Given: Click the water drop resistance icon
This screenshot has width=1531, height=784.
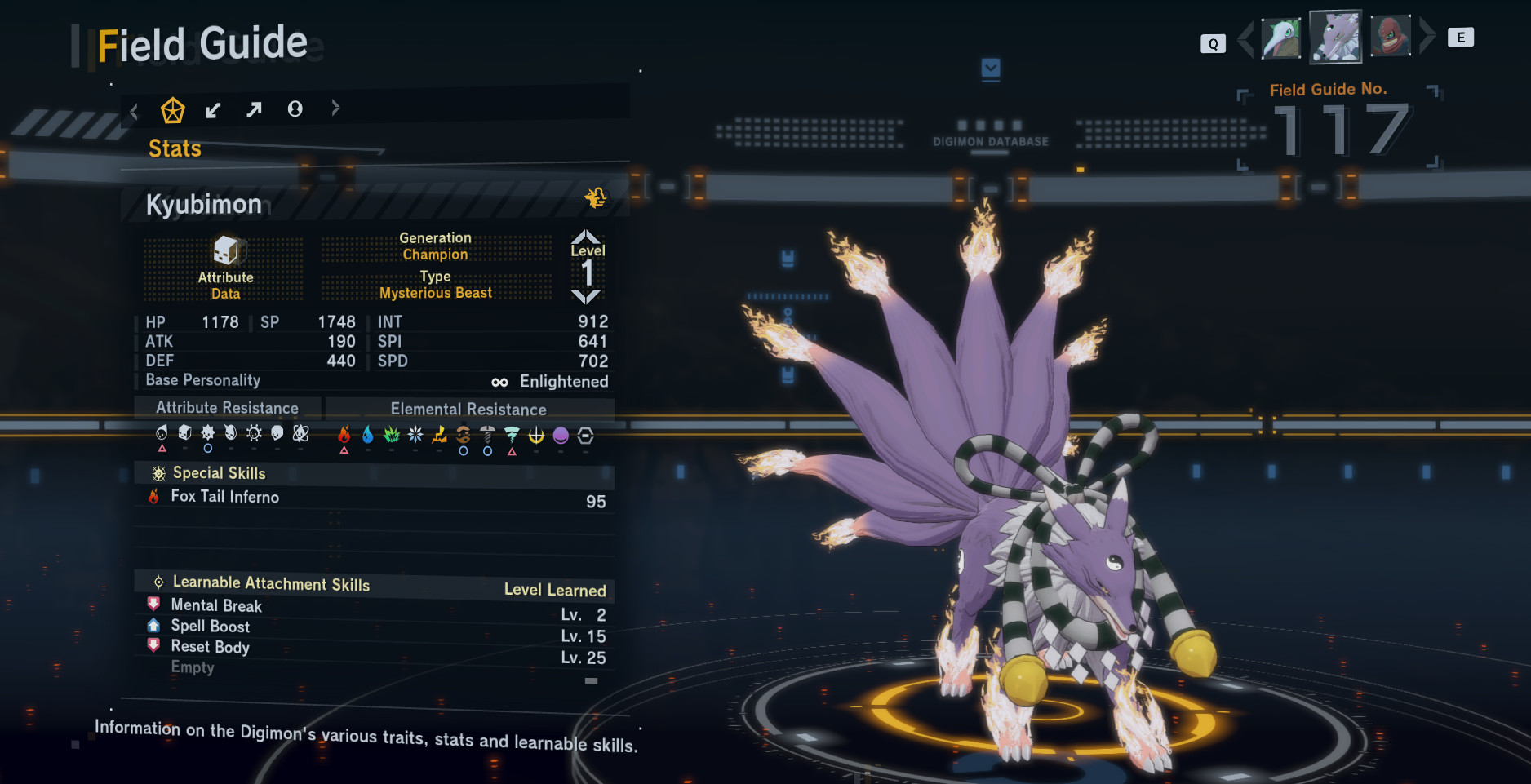Looking at the screenshot, I should click(x=368, y=435).
